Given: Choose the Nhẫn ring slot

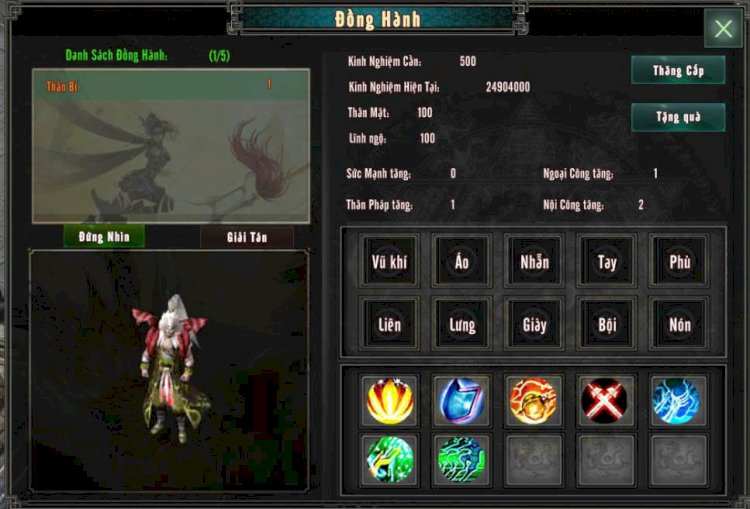Looking at the screenshot, I should (534, 263).
